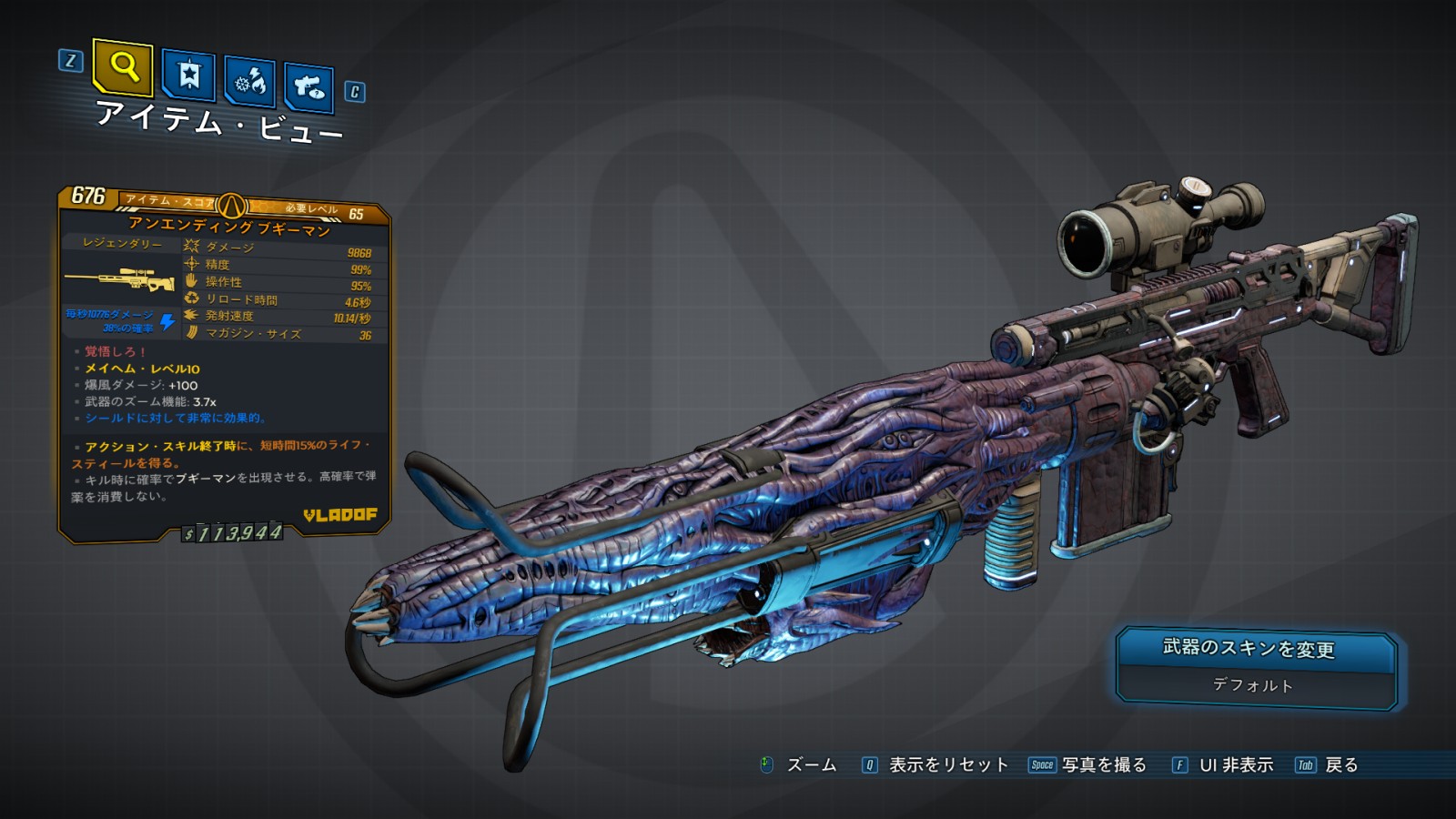Switch to the gun icon tab
The image size is (1456, 819).
pos(309,87)
